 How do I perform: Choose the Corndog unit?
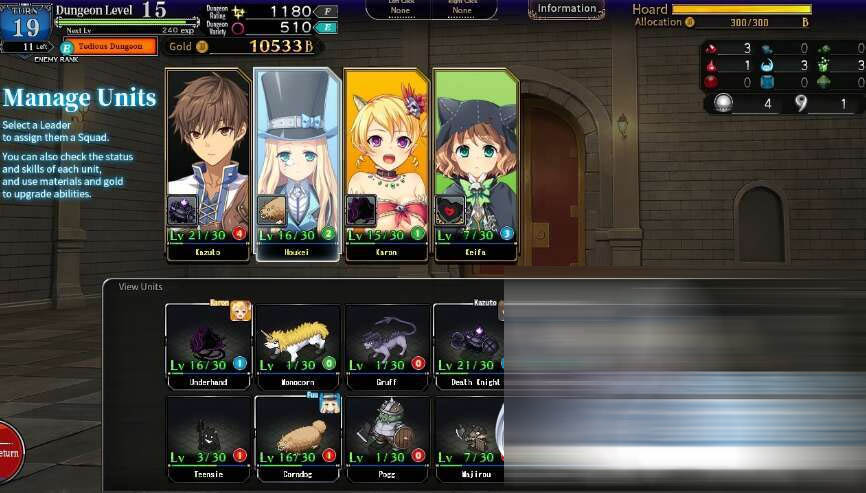click(297, 435)
